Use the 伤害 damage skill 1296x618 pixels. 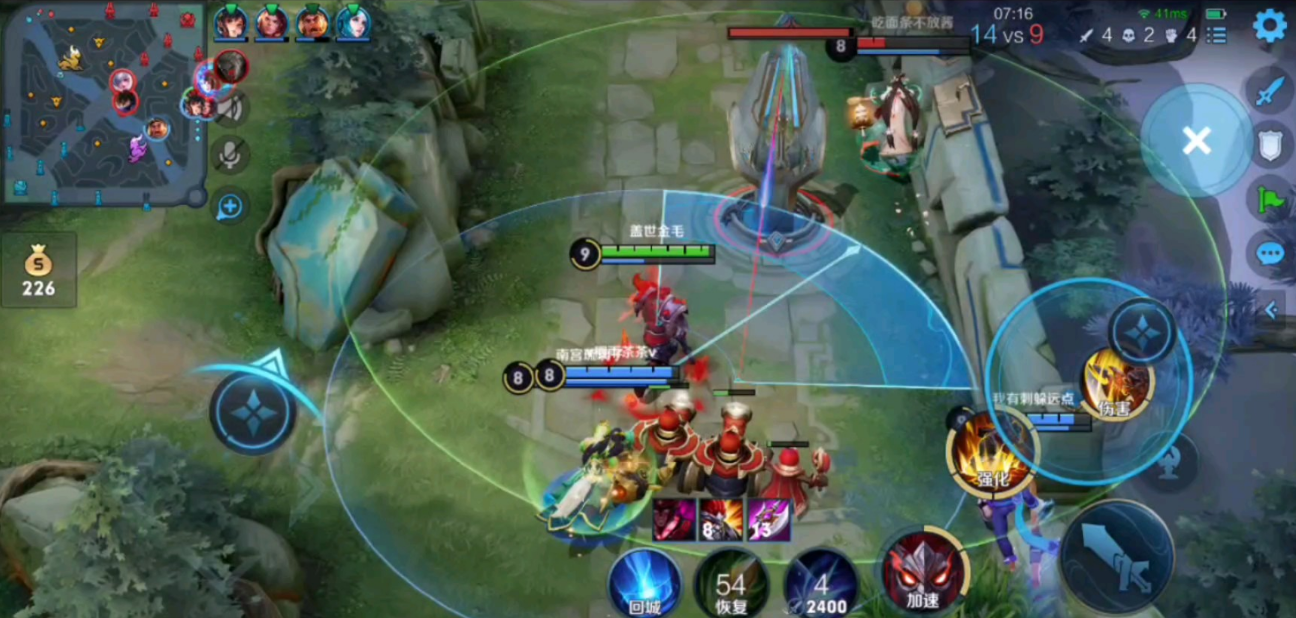(1117, 384)
